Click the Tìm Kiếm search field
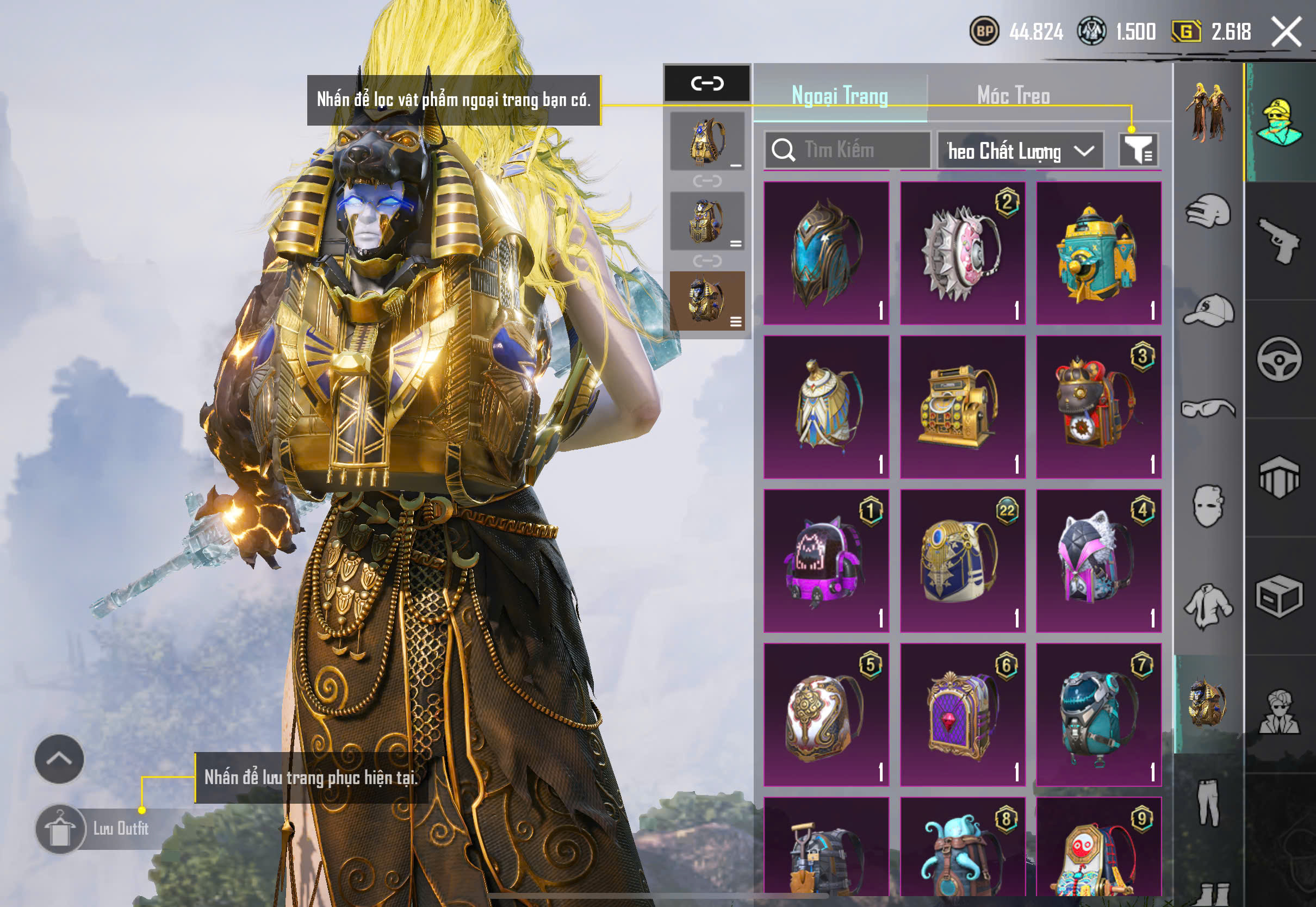The image size is (1316, 907). pyautogui.click(x=847, y=150)
